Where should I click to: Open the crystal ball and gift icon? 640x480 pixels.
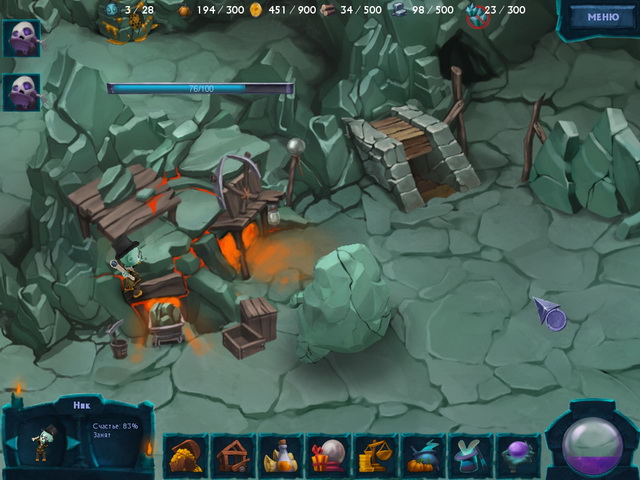click(x=329, y=454)
